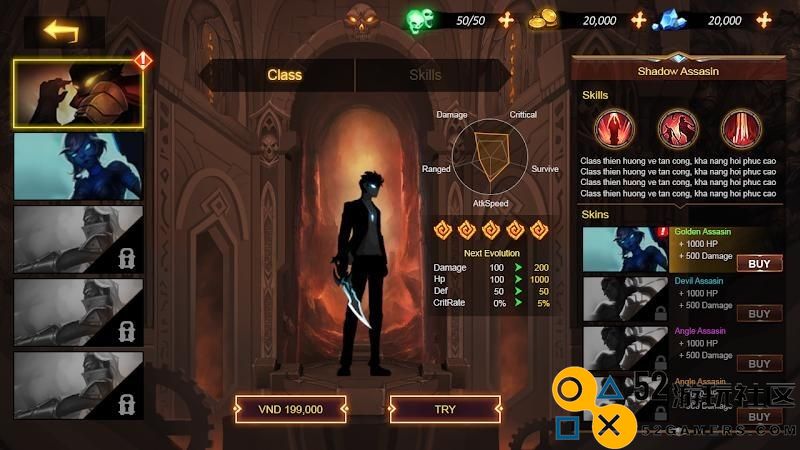View the raised-arms figure skill icon
This screenshot has width=800, height=450.
pos(612,129)
